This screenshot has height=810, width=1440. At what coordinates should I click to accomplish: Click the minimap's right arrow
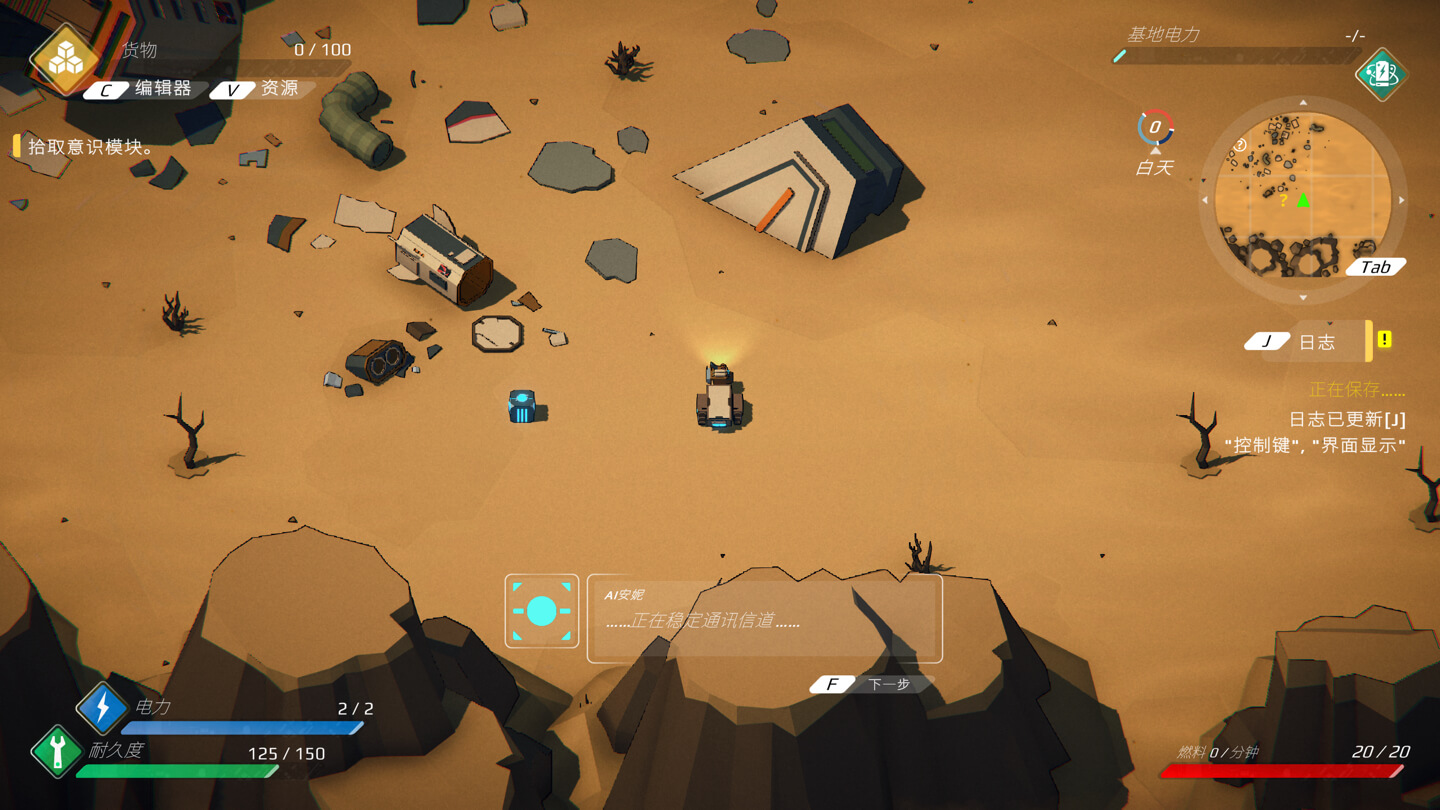[x=1401, y=201]
